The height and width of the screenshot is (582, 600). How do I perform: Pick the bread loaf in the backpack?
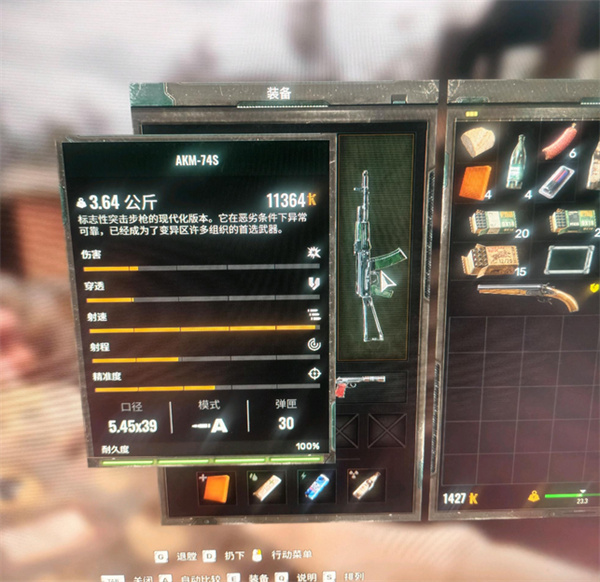[x=476, y=143]
